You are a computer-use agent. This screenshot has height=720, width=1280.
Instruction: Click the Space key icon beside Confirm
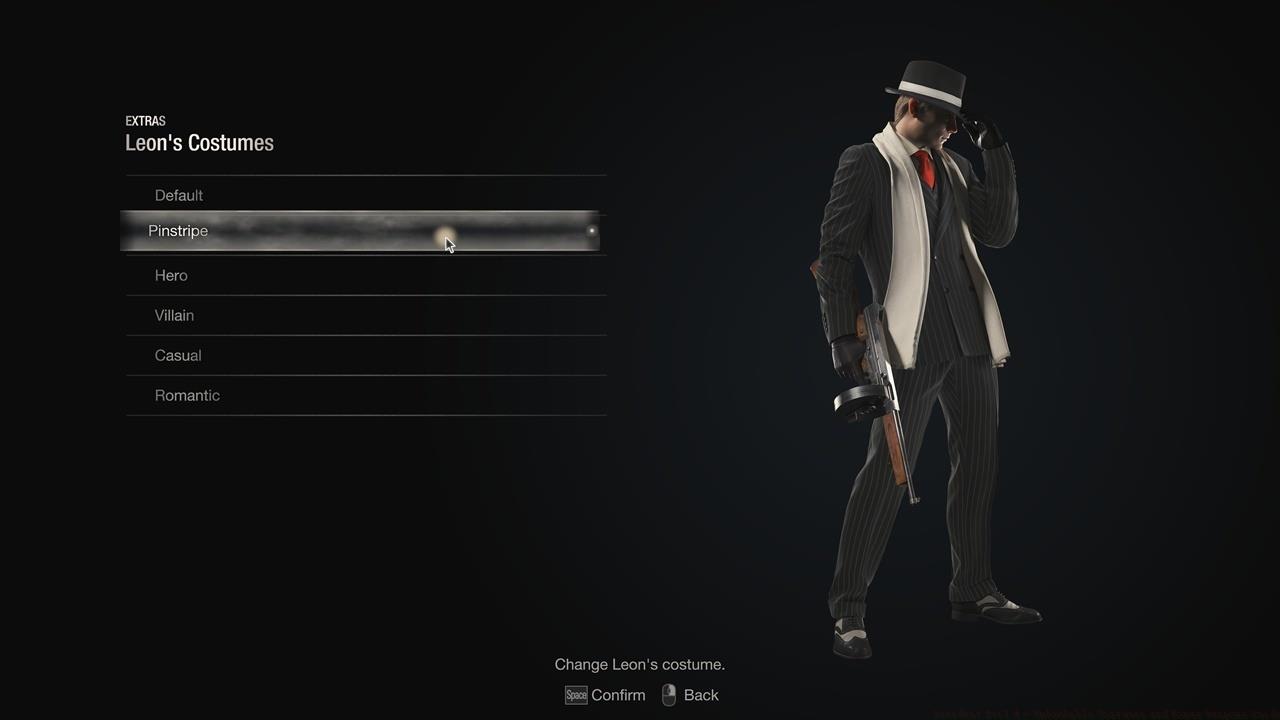click(x=576, y=695)
